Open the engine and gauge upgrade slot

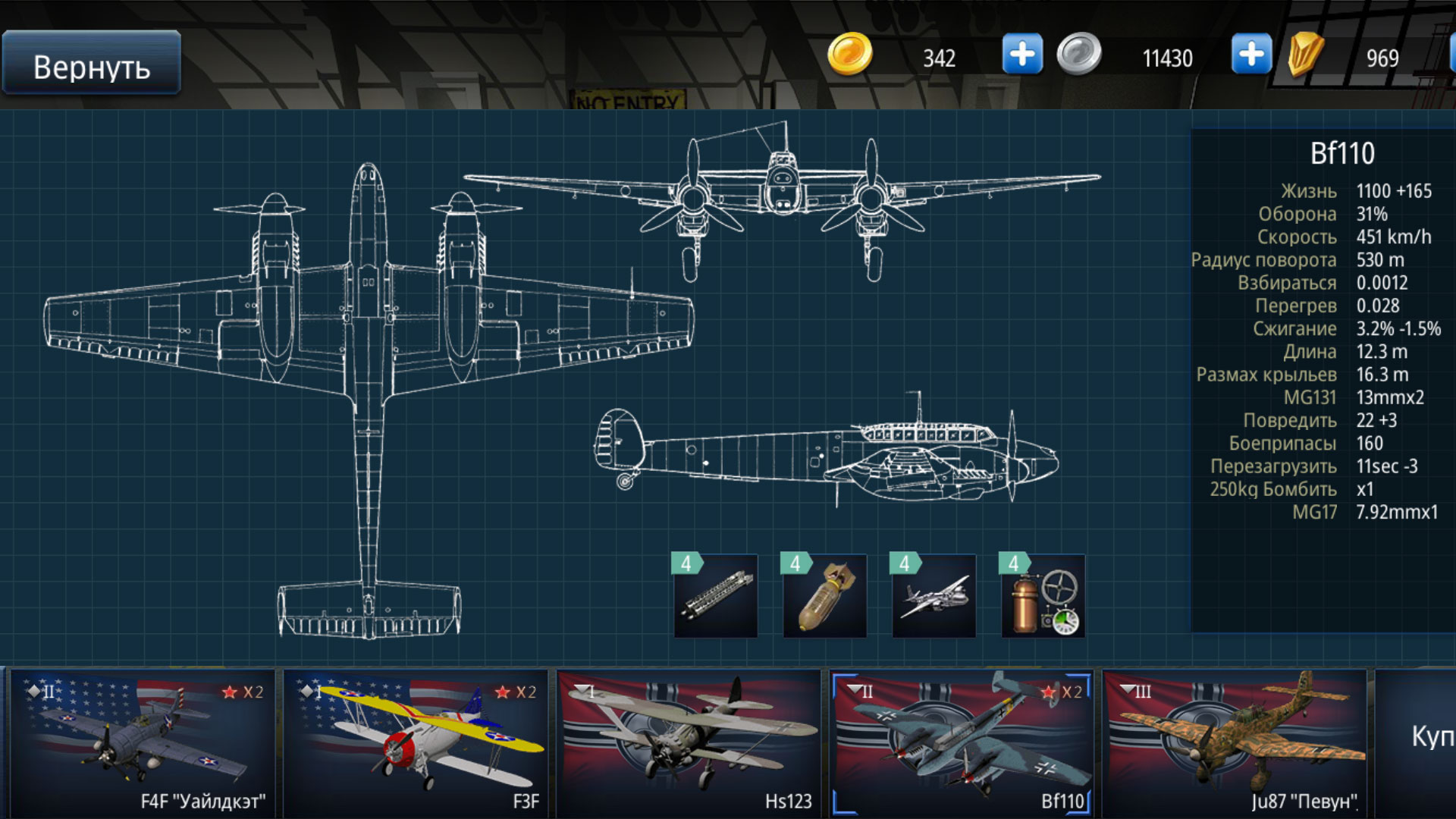[x=1043, y=596]
